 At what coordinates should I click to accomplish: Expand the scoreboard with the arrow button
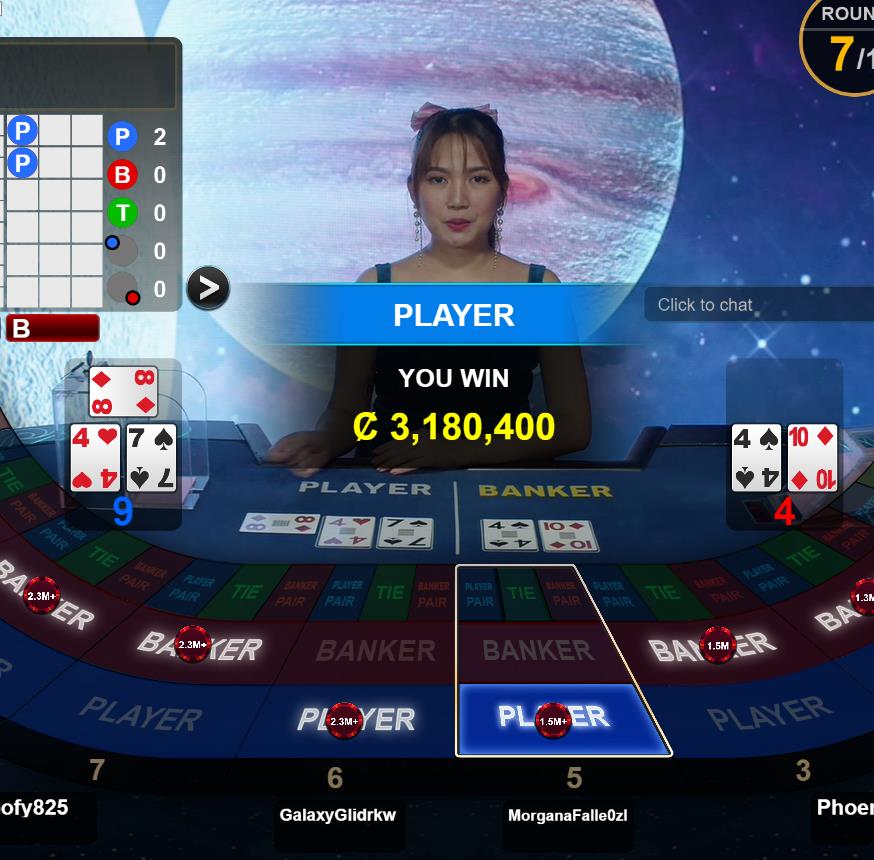208,289
